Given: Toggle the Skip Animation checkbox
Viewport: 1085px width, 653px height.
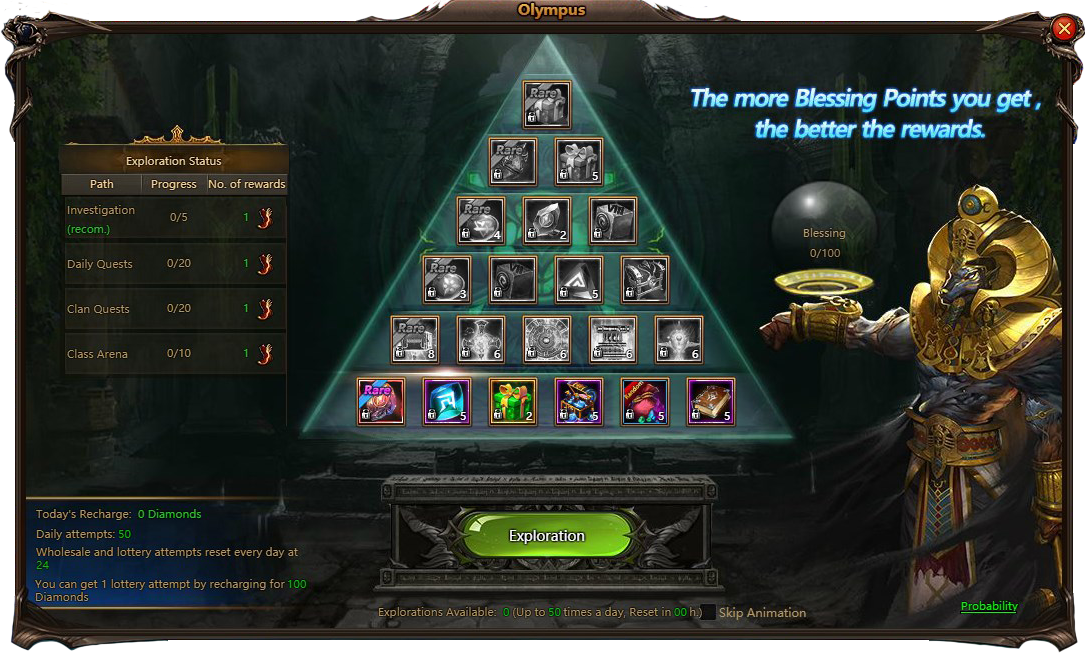Looking at the screenshot, I should 708,613.
